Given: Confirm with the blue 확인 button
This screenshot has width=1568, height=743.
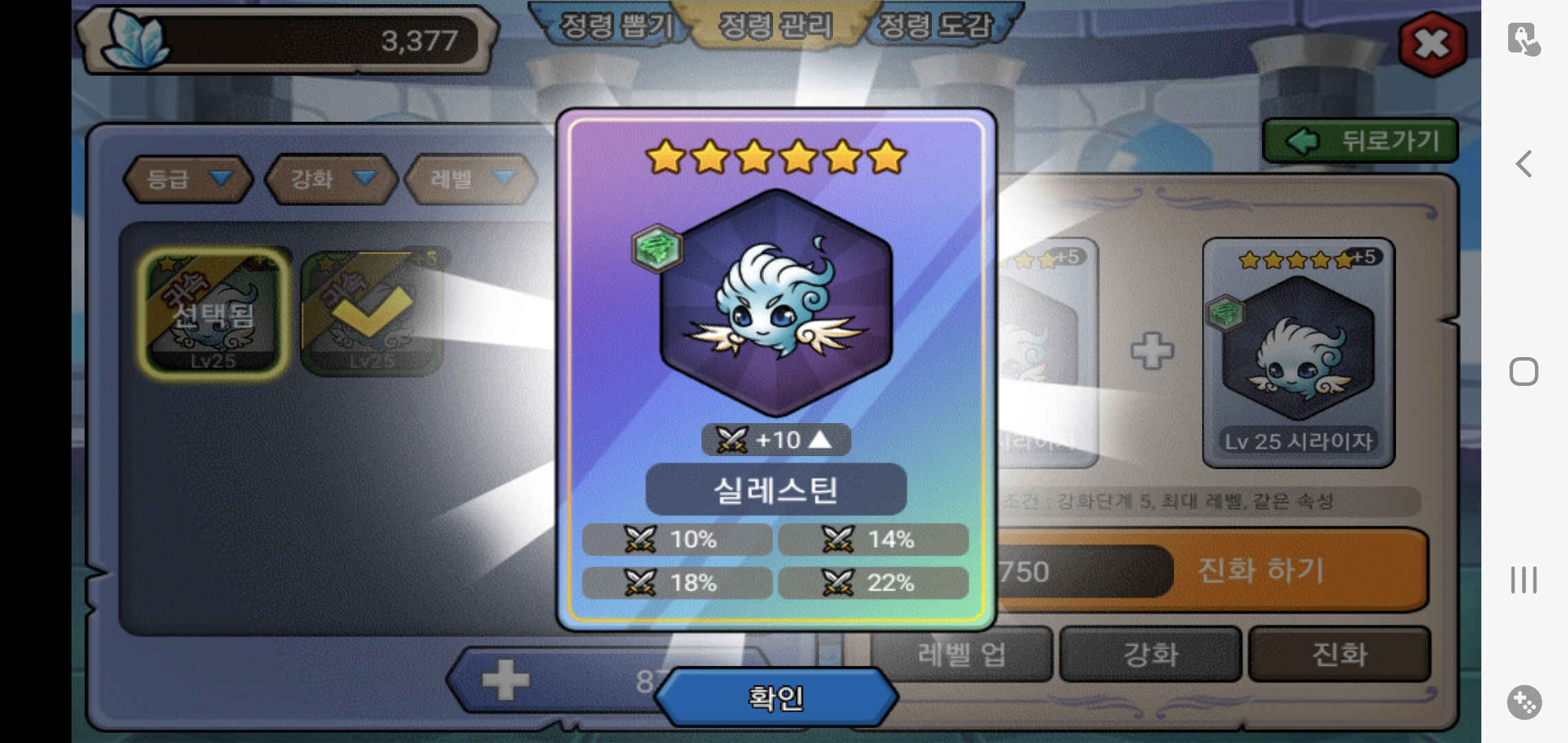Looking at the screenshot, I should [x=776, y=698].
